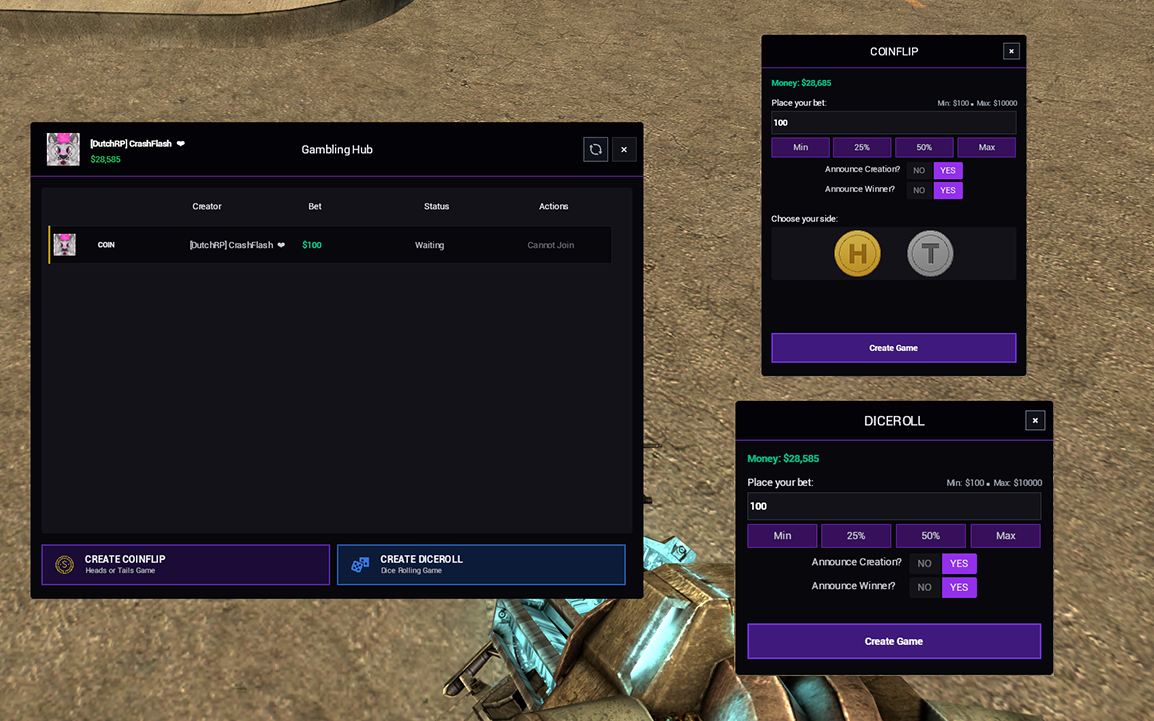This screenshot has height=721, width=1154.
Task: Select the CrashFlash coin game row
Action: 330,245
